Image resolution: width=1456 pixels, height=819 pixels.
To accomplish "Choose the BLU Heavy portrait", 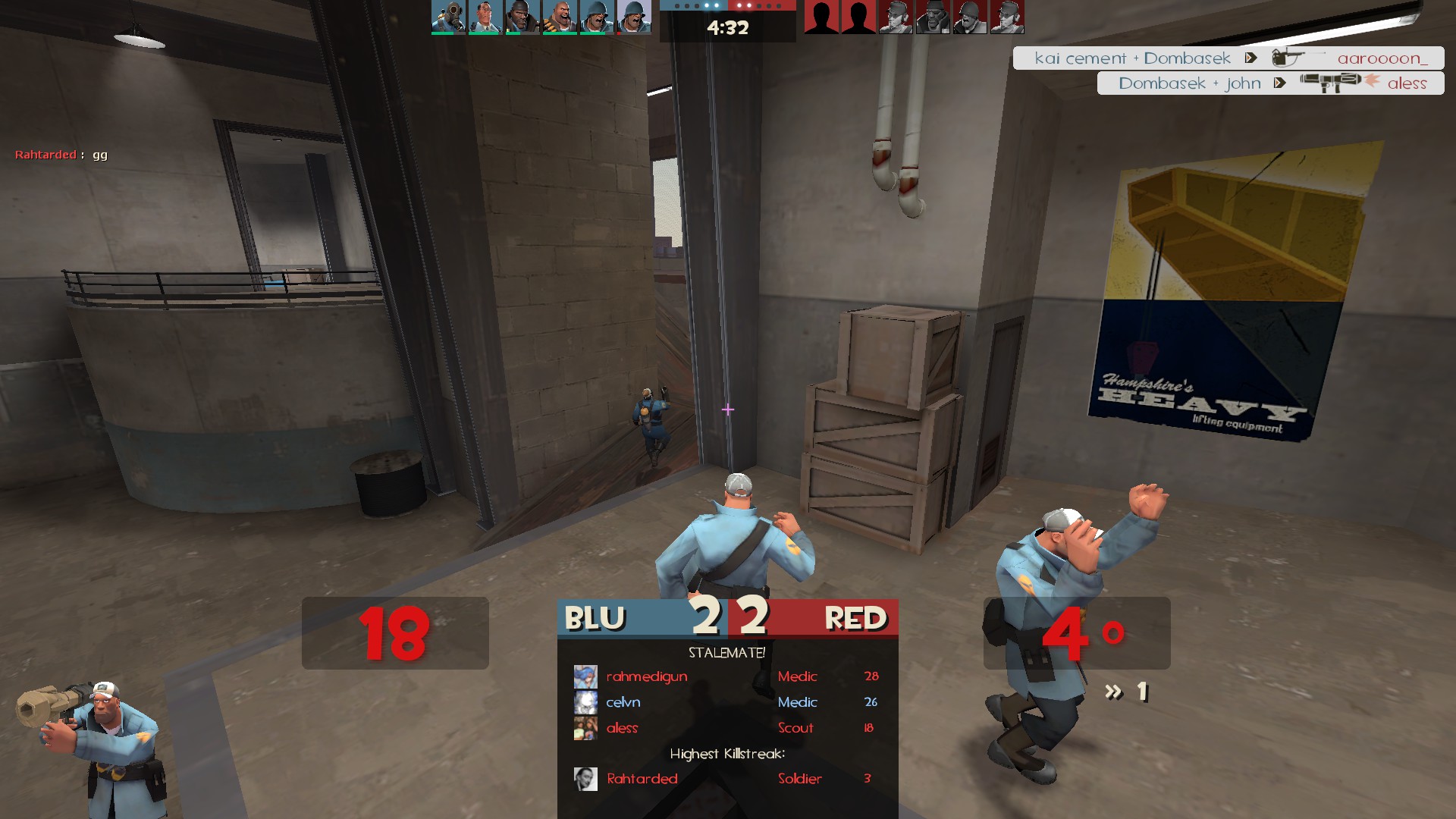I will (560, 17).
